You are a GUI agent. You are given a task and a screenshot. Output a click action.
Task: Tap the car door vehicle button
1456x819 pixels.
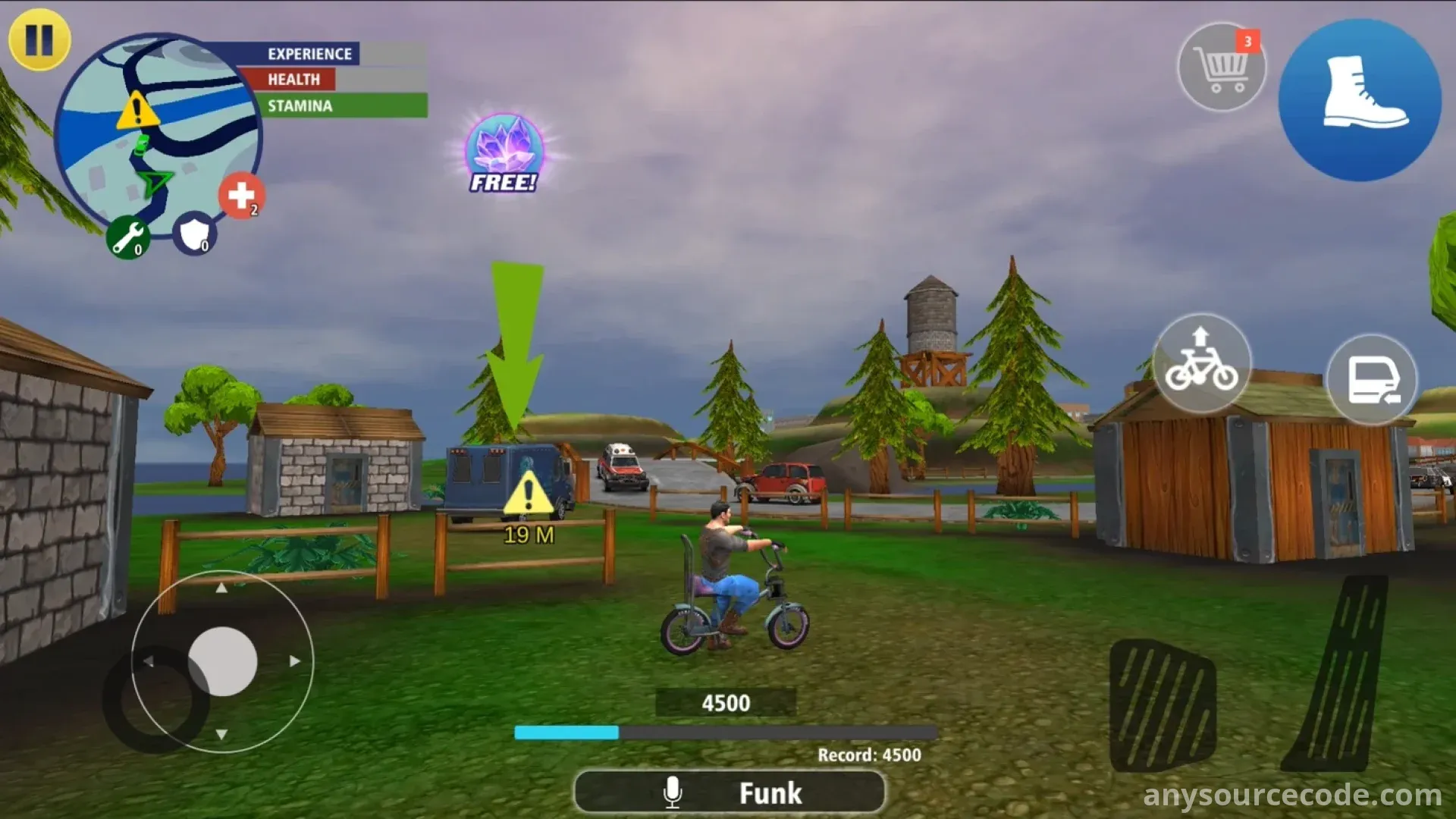click(x=1371, y=379)
